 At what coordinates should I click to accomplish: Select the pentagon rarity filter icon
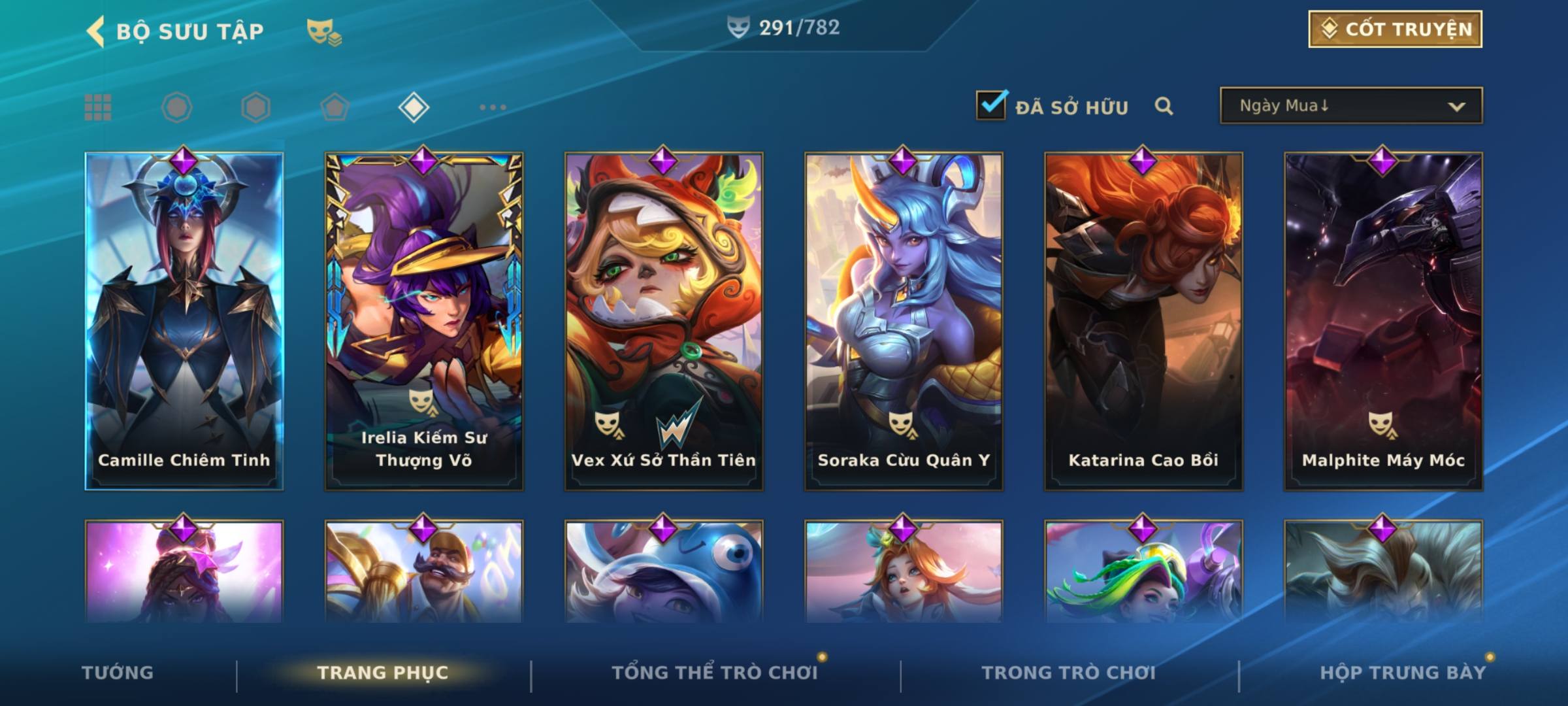[x=335, y=107]
